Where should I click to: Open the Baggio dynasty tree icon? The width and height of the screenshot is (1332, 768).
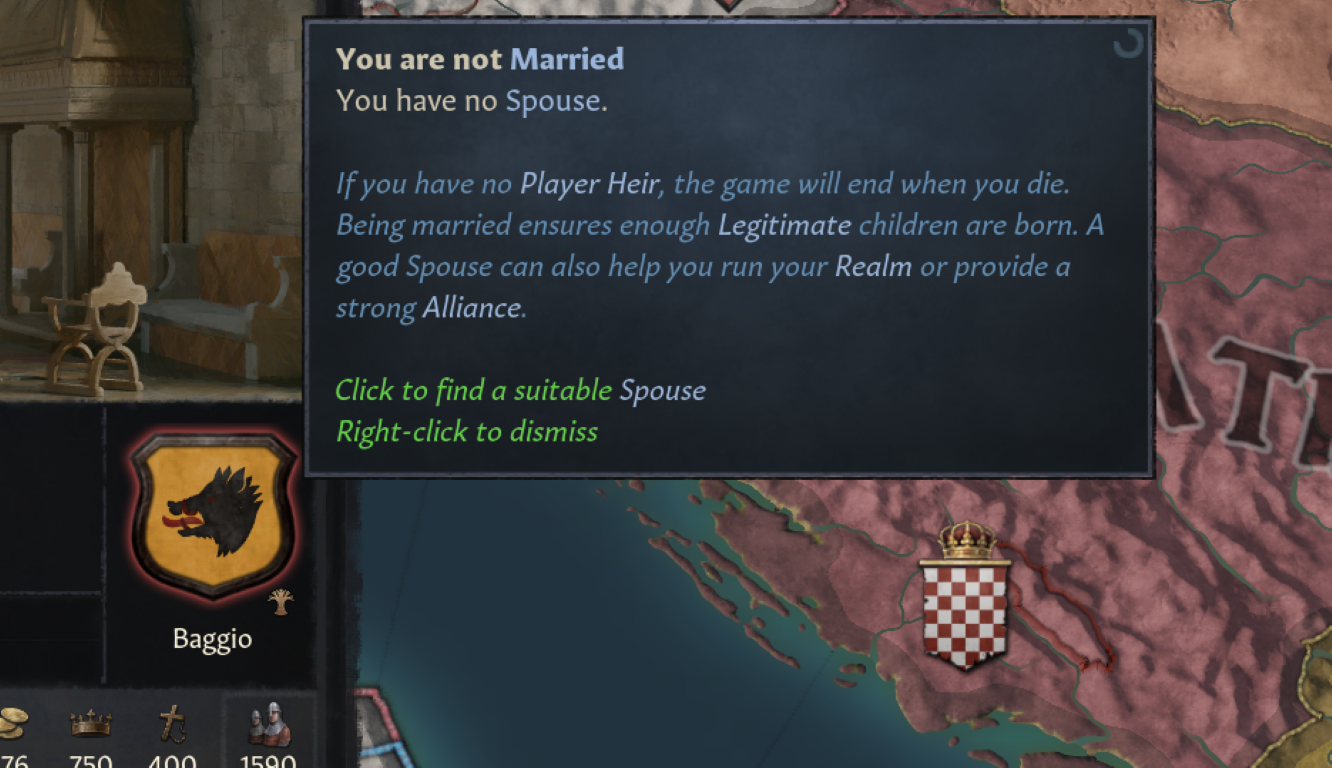click(283, 600)
